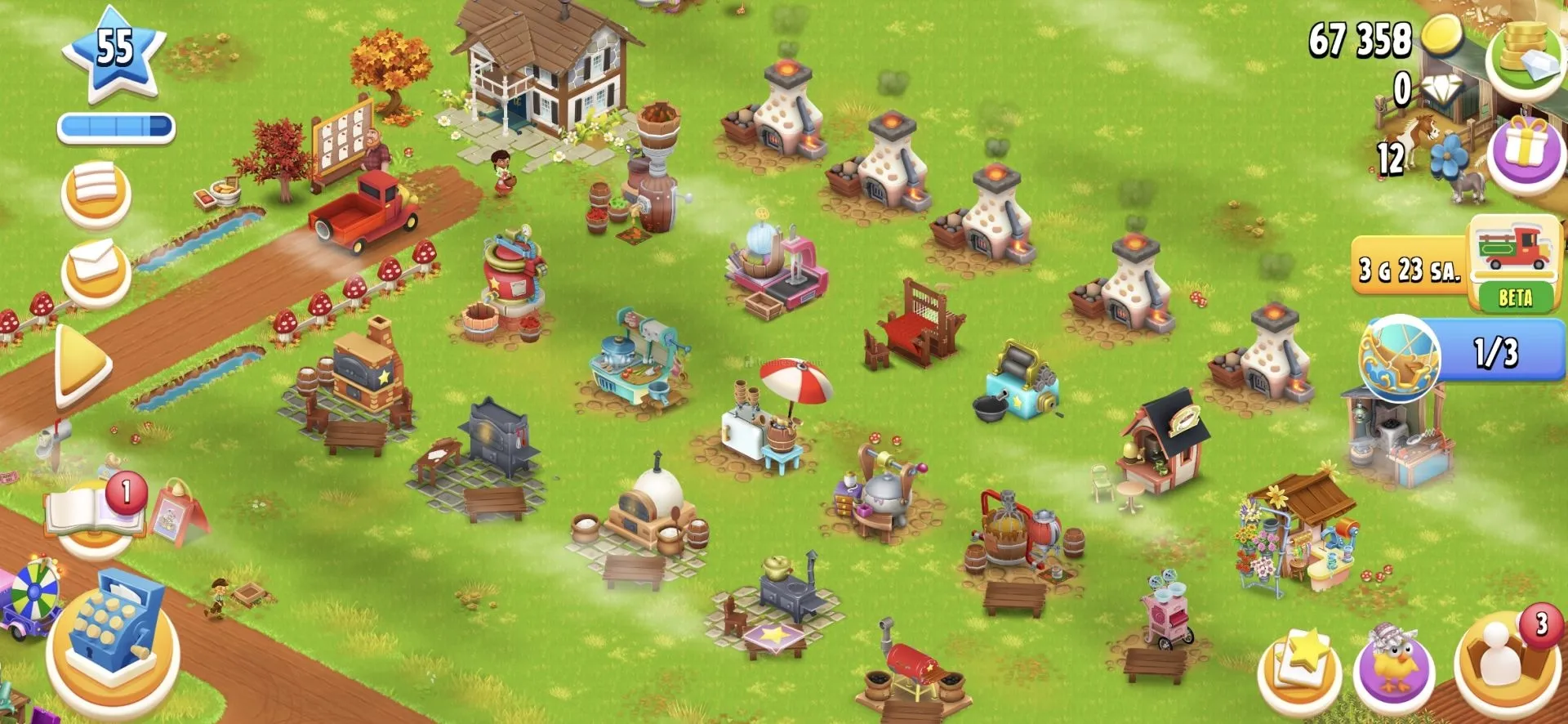The height and width of the screenshot is (724, 1568).
Task: Open the BETA truck event
Action: pyautogui.click(x=1515, y=261)
